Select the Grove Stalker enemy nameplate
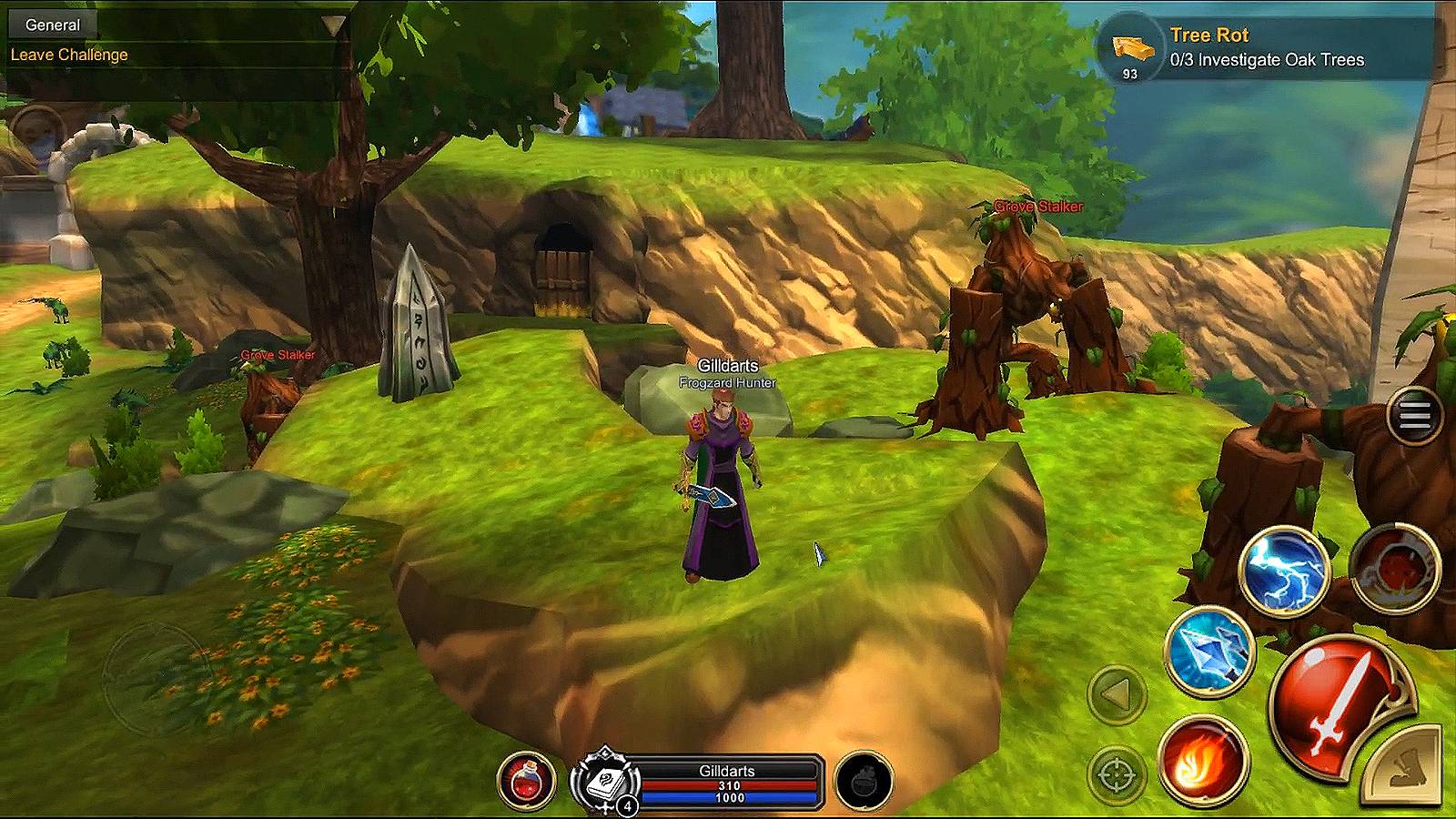 pyautogui.click(x=1038, y=206)
